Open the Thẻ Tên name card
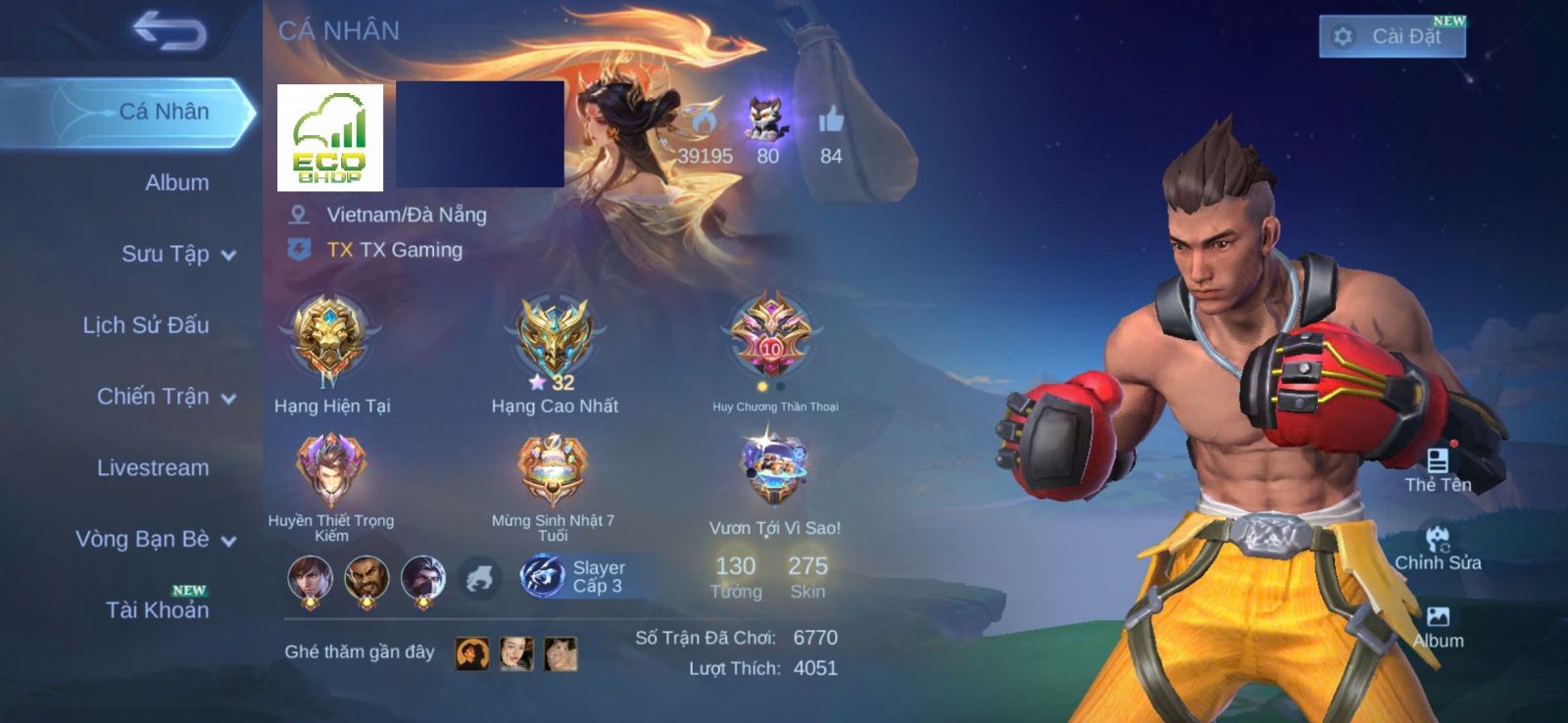1568x723 pixels. tap(1438, 469)
